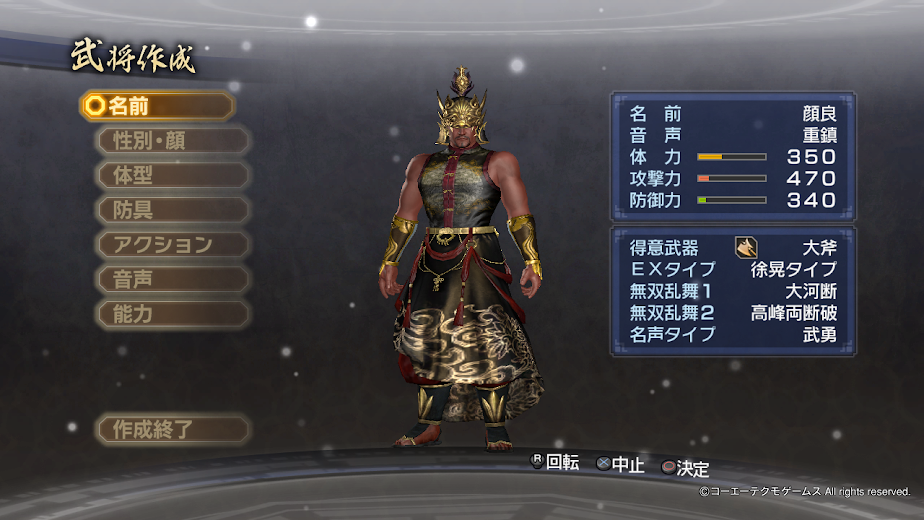Select the アクション (Action) entry
This screenshot has width=924, height=520.
[x=173, y=245]
